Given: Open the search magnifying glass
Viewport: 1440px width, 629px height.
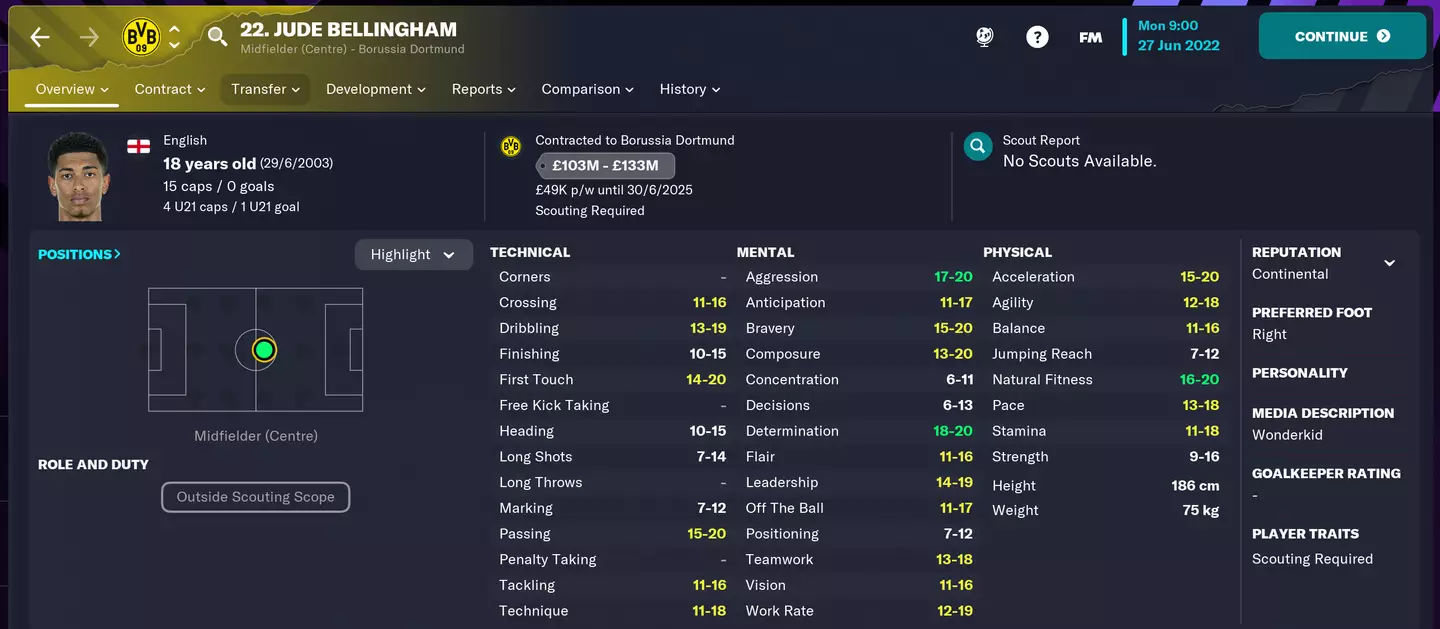Looking at the screenshot, I should point(217,37).
